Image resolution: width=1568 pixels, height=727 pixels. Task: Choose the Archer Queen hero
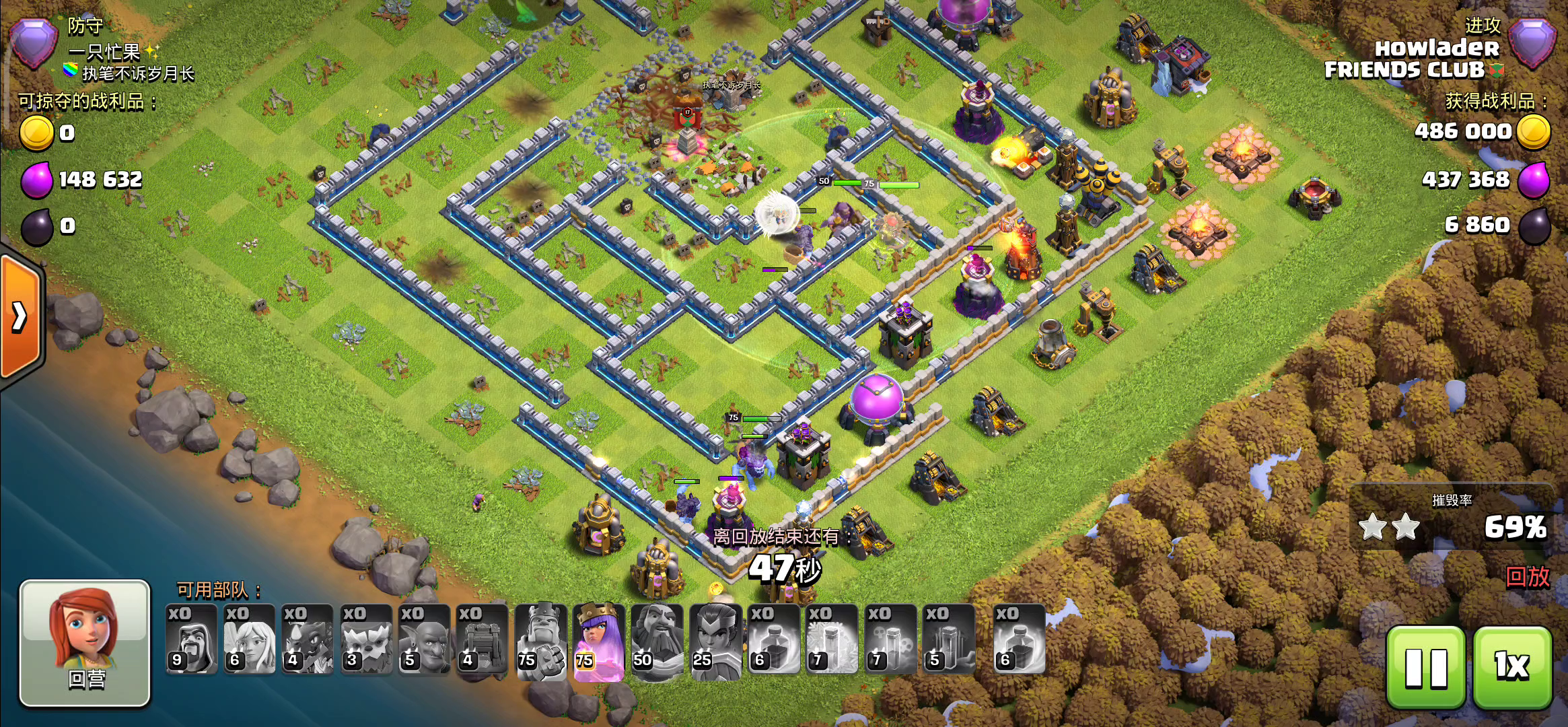coord(598,639)
